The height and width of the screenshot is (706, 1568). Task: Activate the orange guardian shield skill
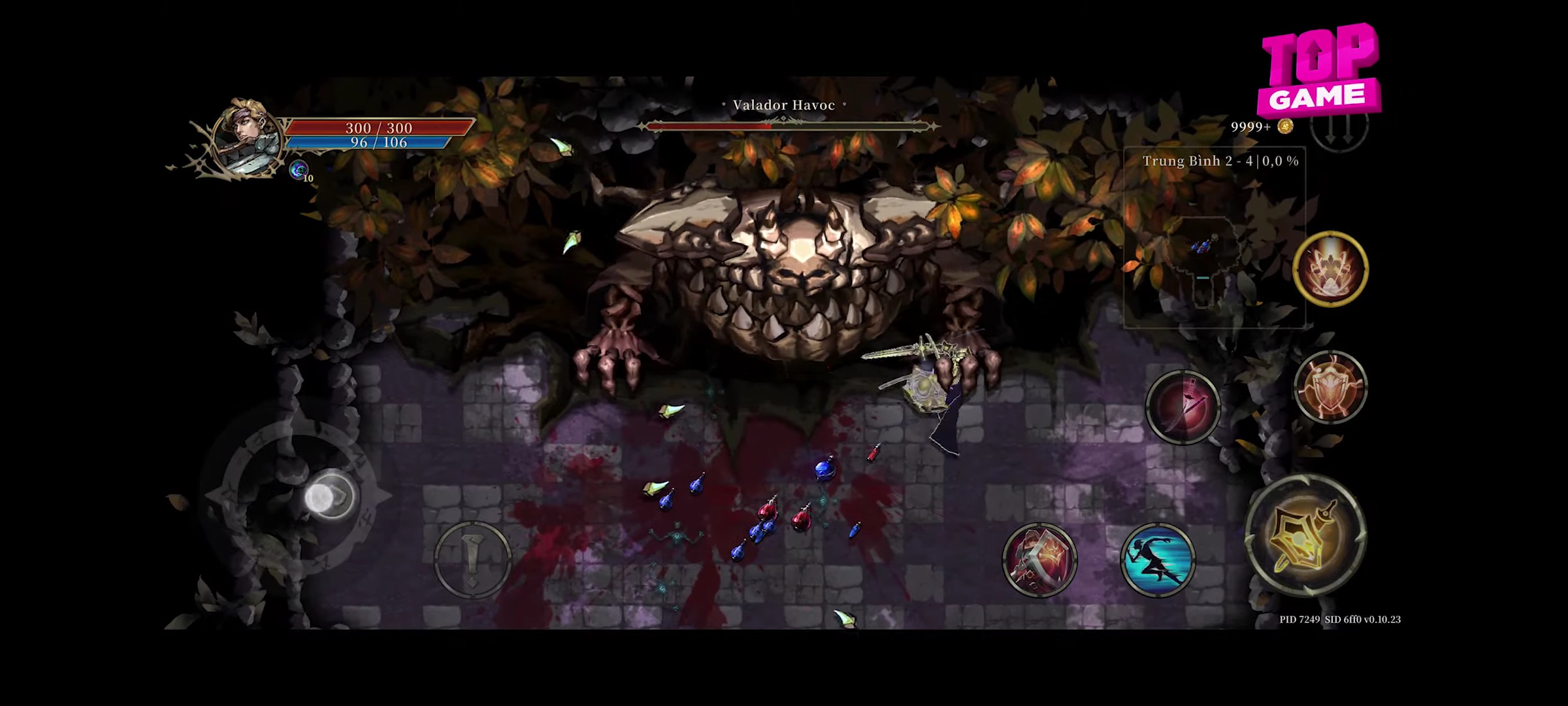[x=1330, y=387]
